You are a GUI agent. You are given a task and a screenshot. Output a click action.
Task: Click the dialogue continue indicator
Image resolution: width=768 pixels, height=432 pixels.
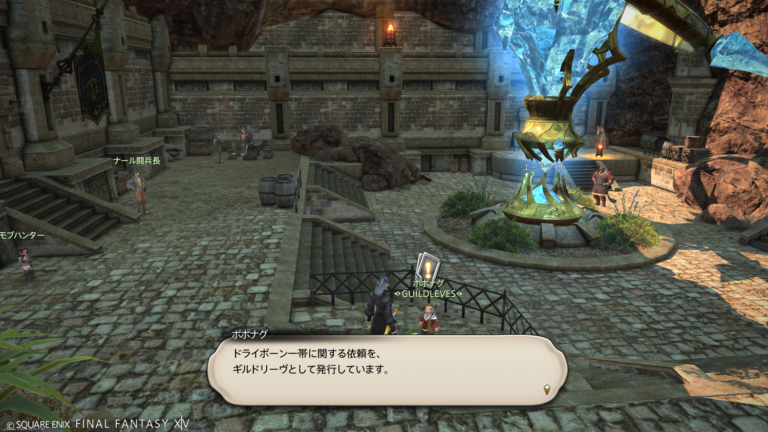click(547, 389)
